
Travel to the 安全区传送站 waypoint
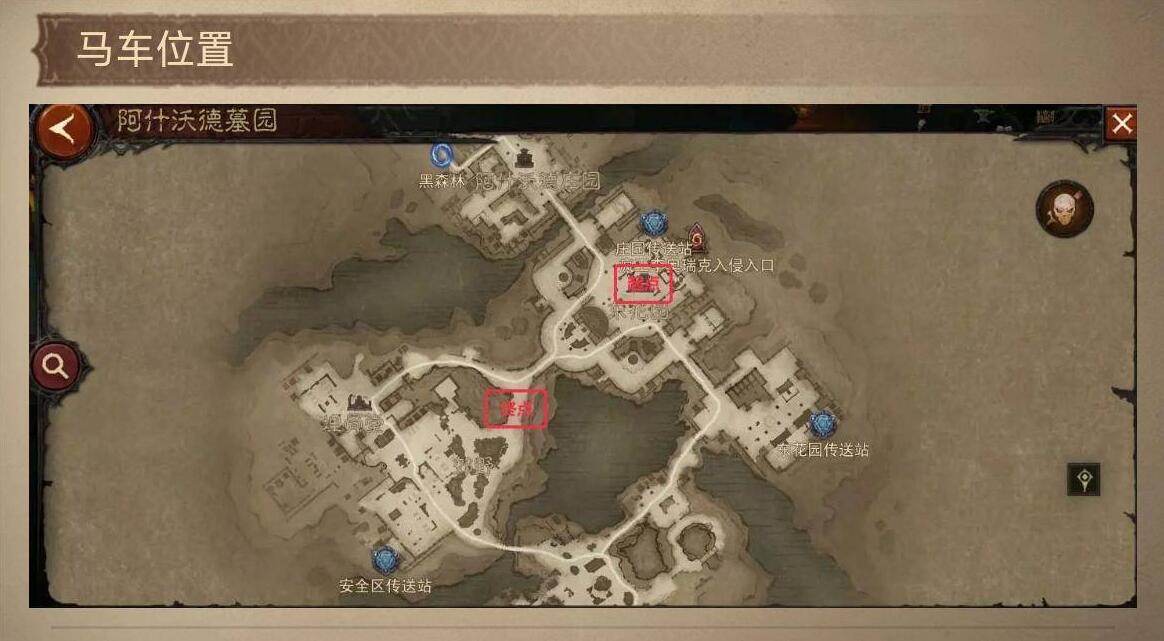point(385,561)
